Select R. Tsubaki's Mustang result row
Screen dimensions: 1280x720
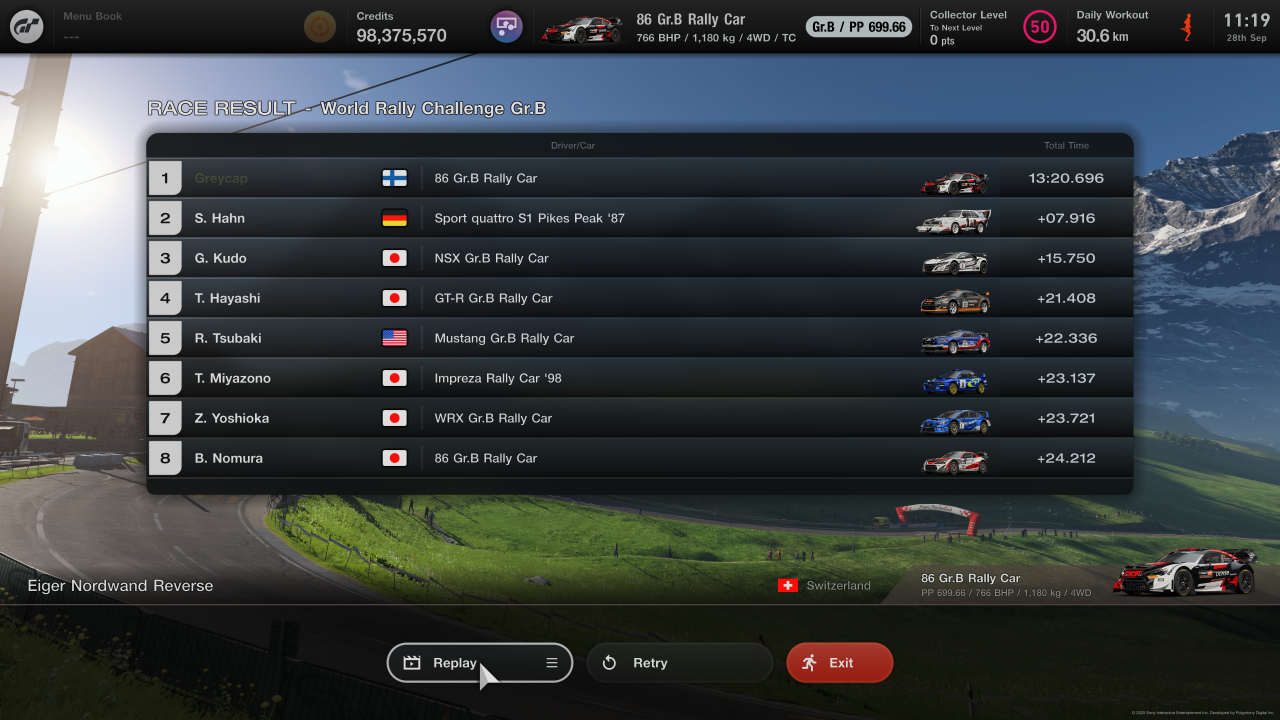pos(640,338)
